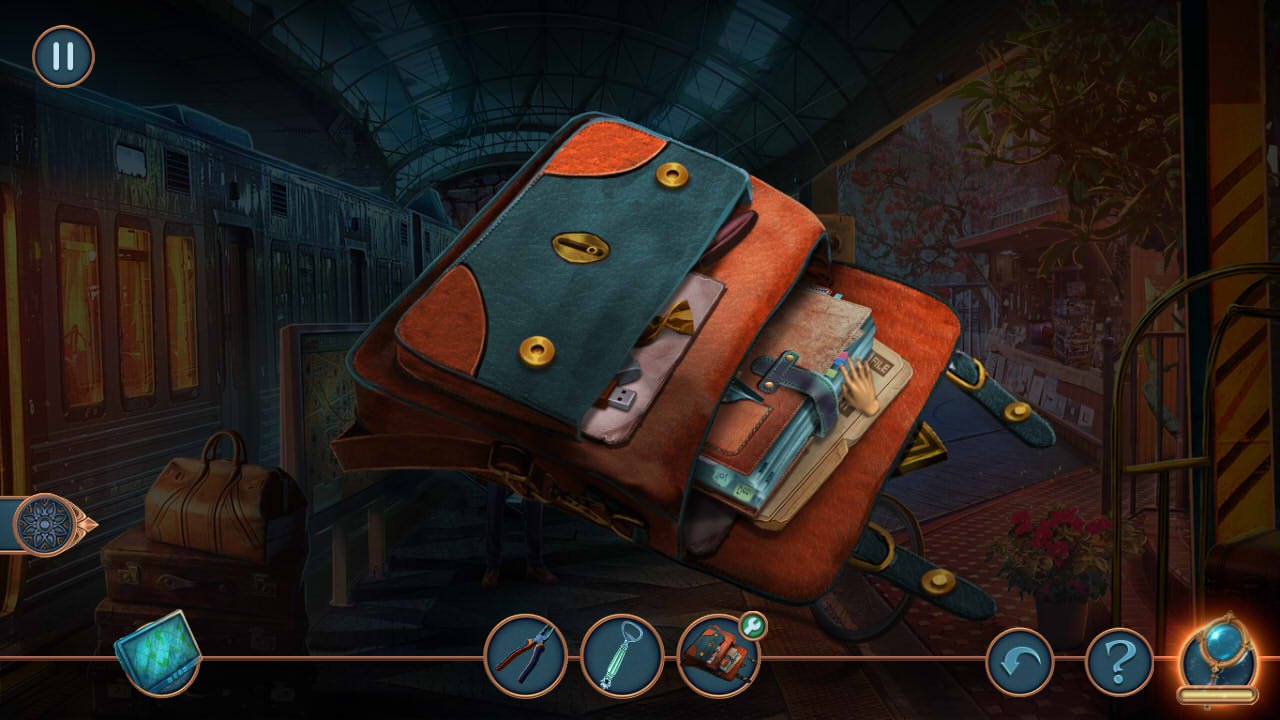
Task: Pick up the USB stick inside the bag
Action: [621, 396]
